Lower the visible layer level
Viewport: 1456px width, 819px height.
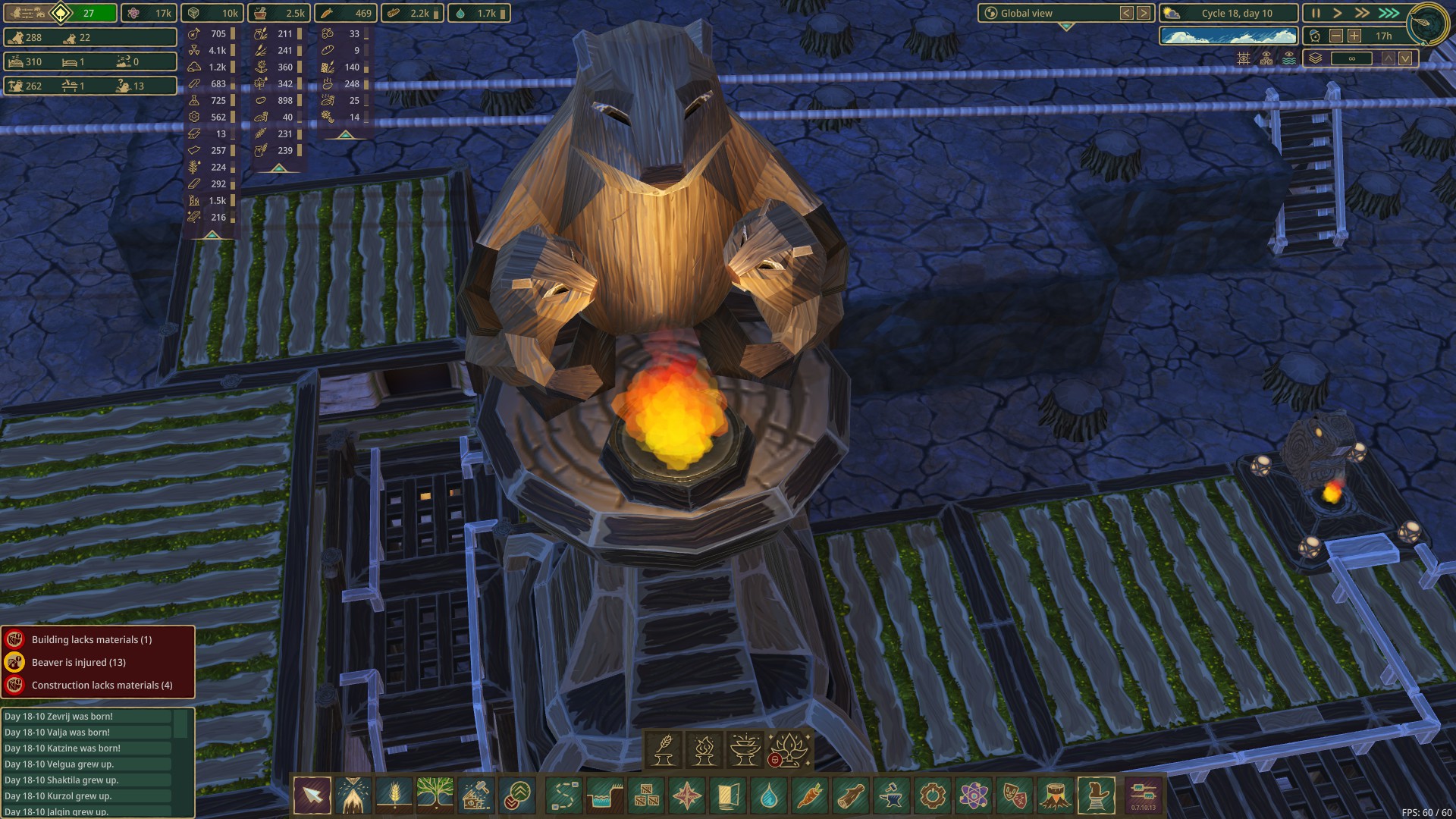(x=1405, y=58)
